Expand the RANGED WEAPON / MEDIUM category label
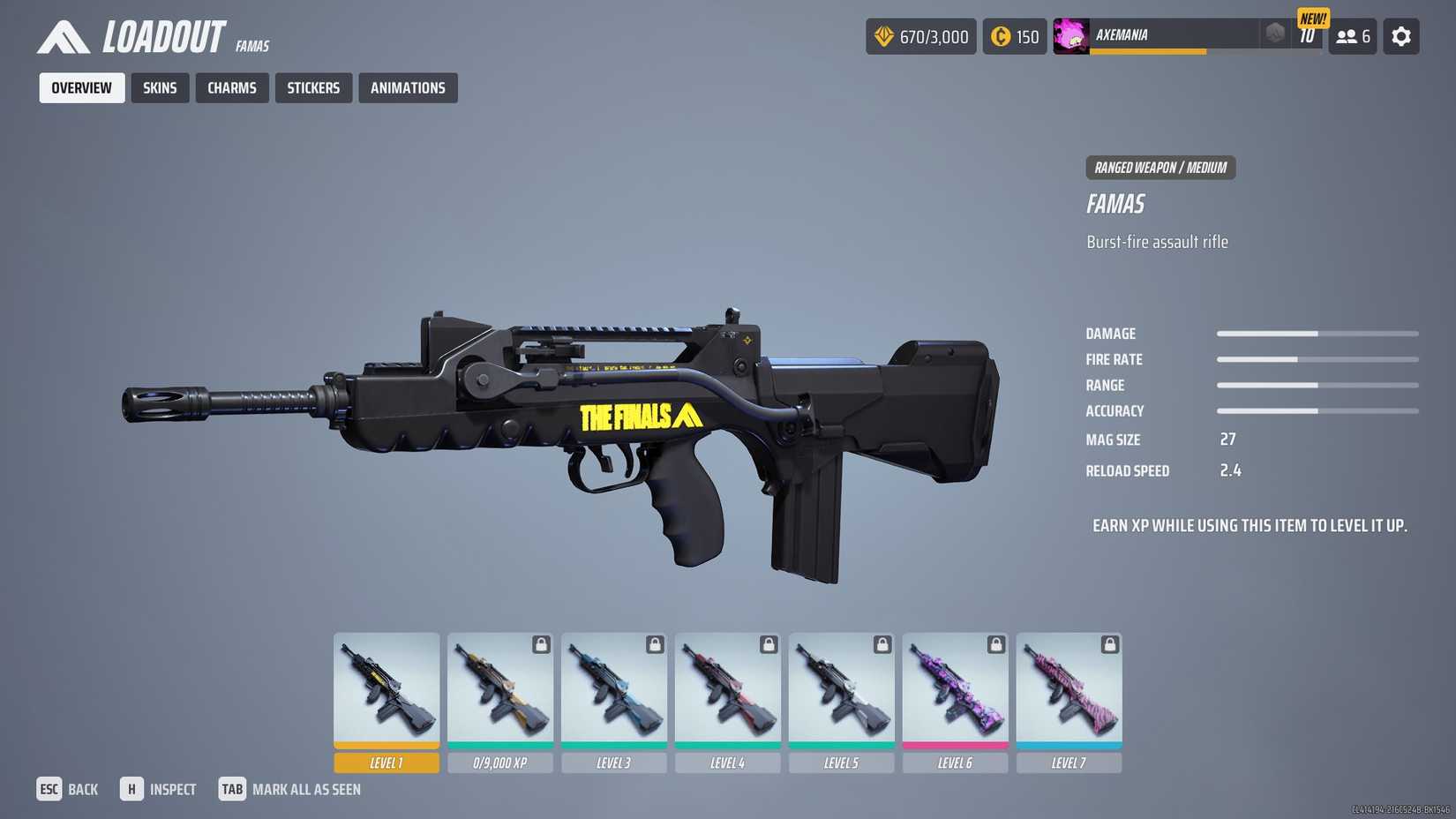 1160,167
